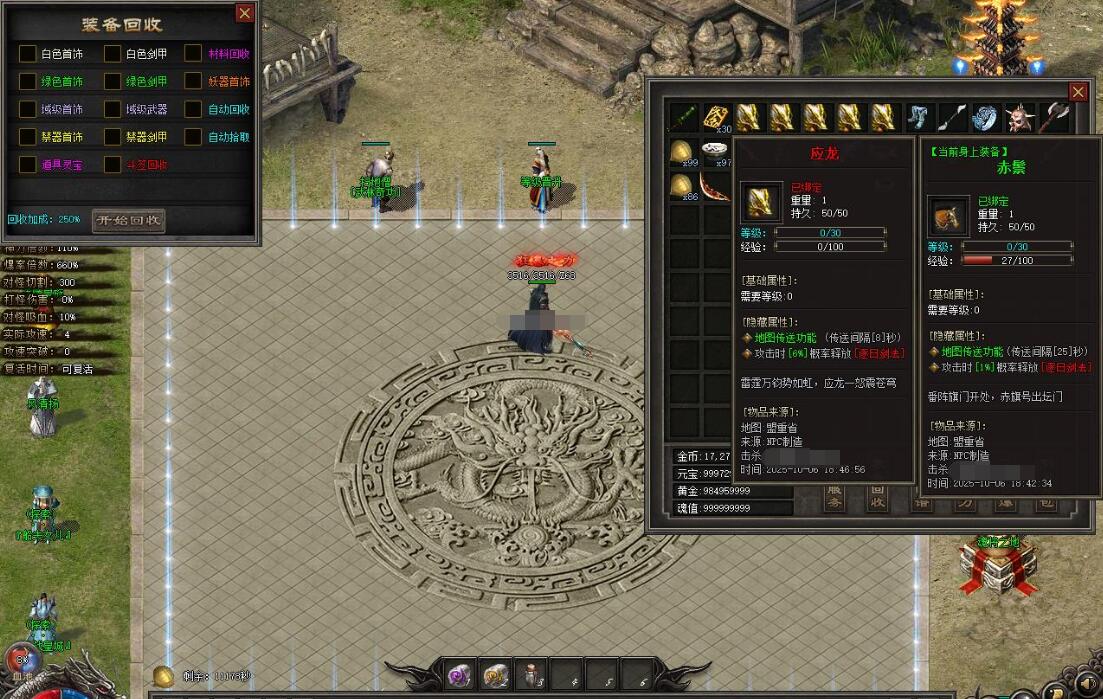Open the 回收 button in the bag

click(877, 499)
